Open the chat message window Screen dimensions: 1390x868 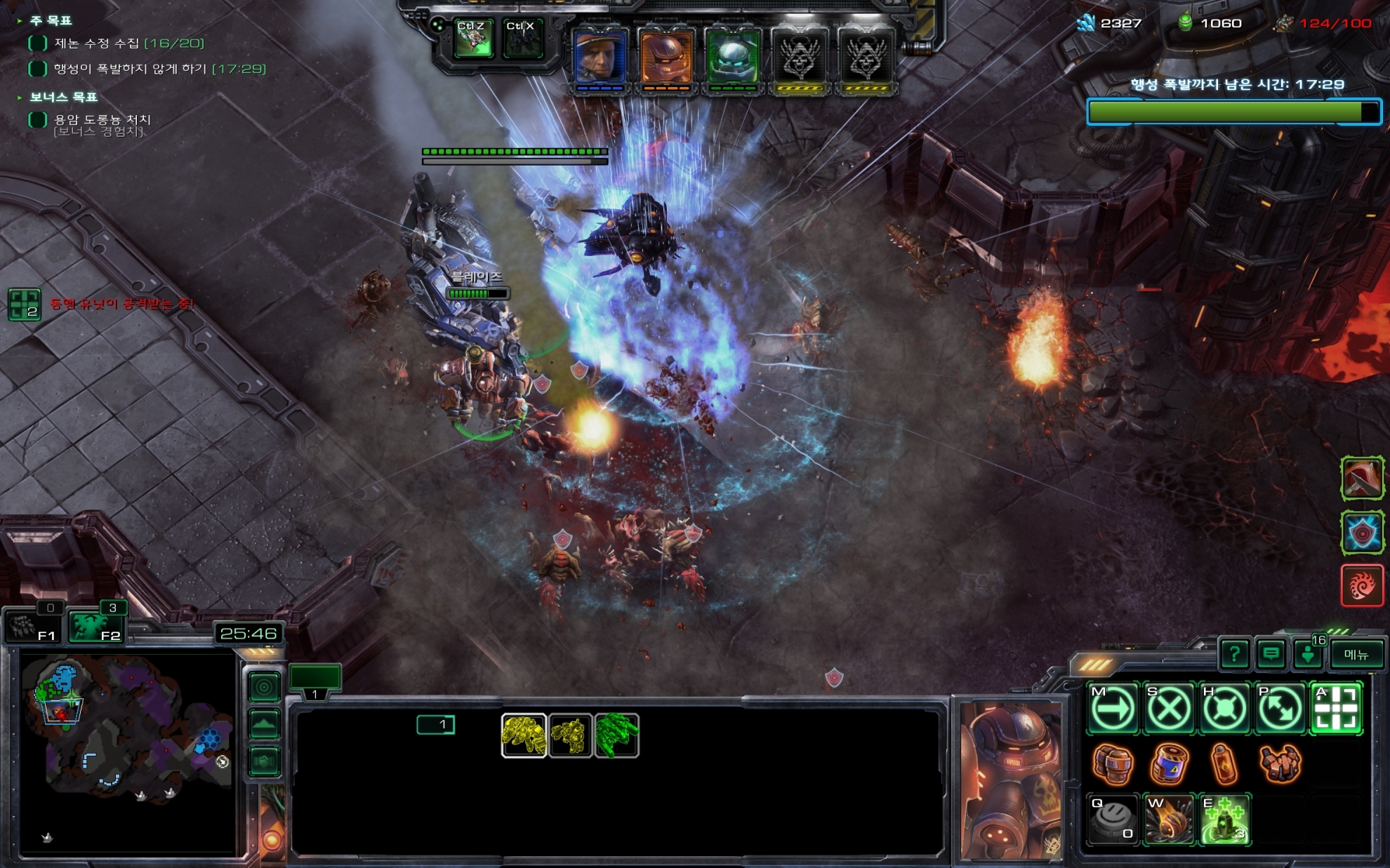tap(1271, 655)
